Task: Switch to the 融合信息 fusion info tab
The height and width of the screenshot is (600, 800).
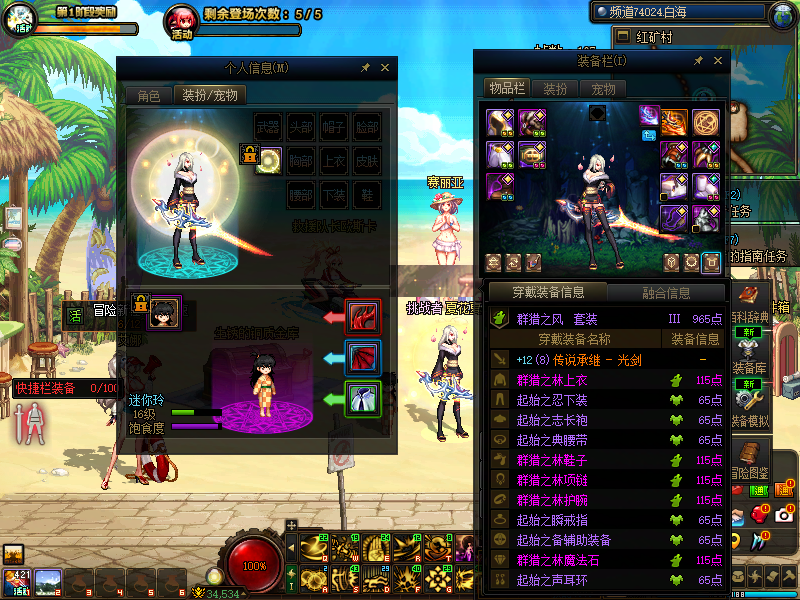Action: [x=665, y=293]
